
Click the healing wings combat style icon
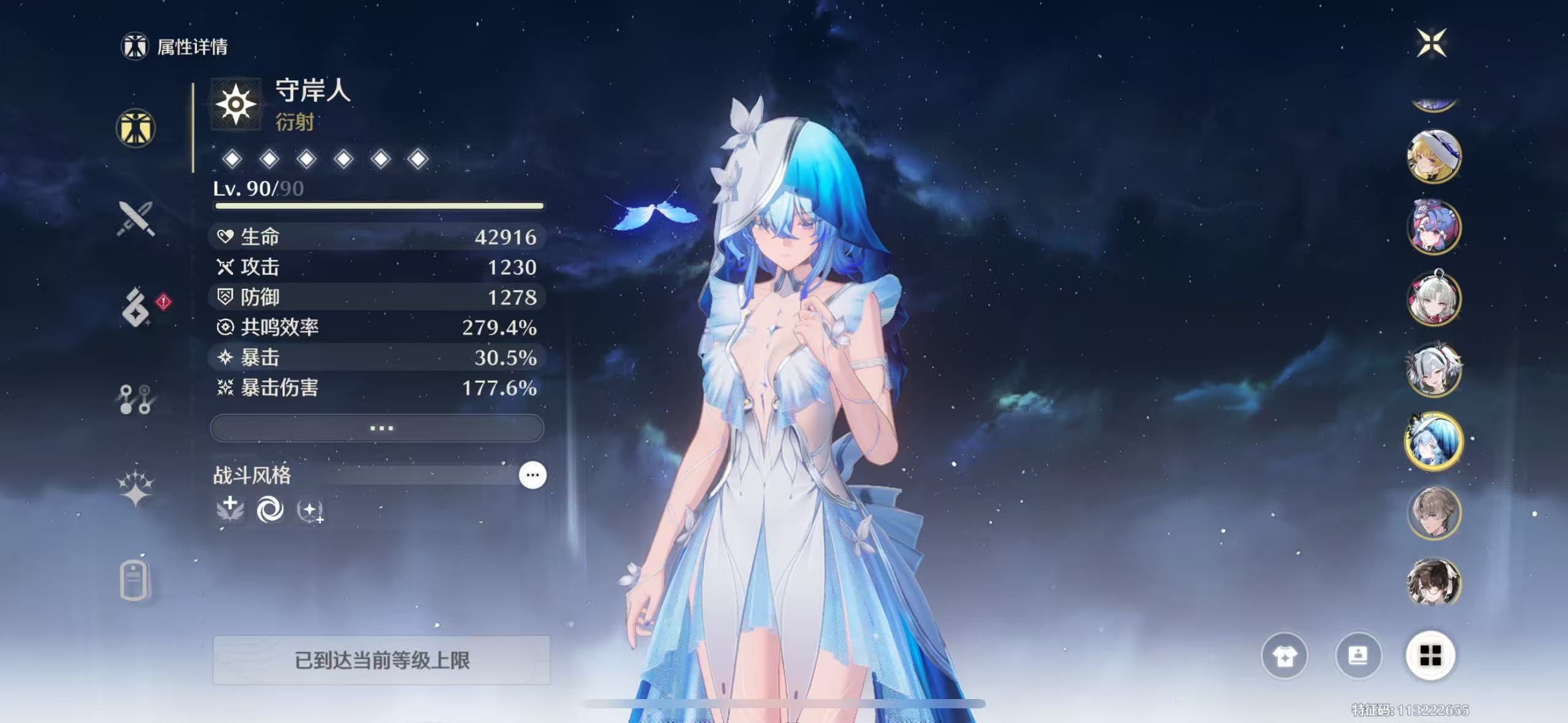coord(230,510)
